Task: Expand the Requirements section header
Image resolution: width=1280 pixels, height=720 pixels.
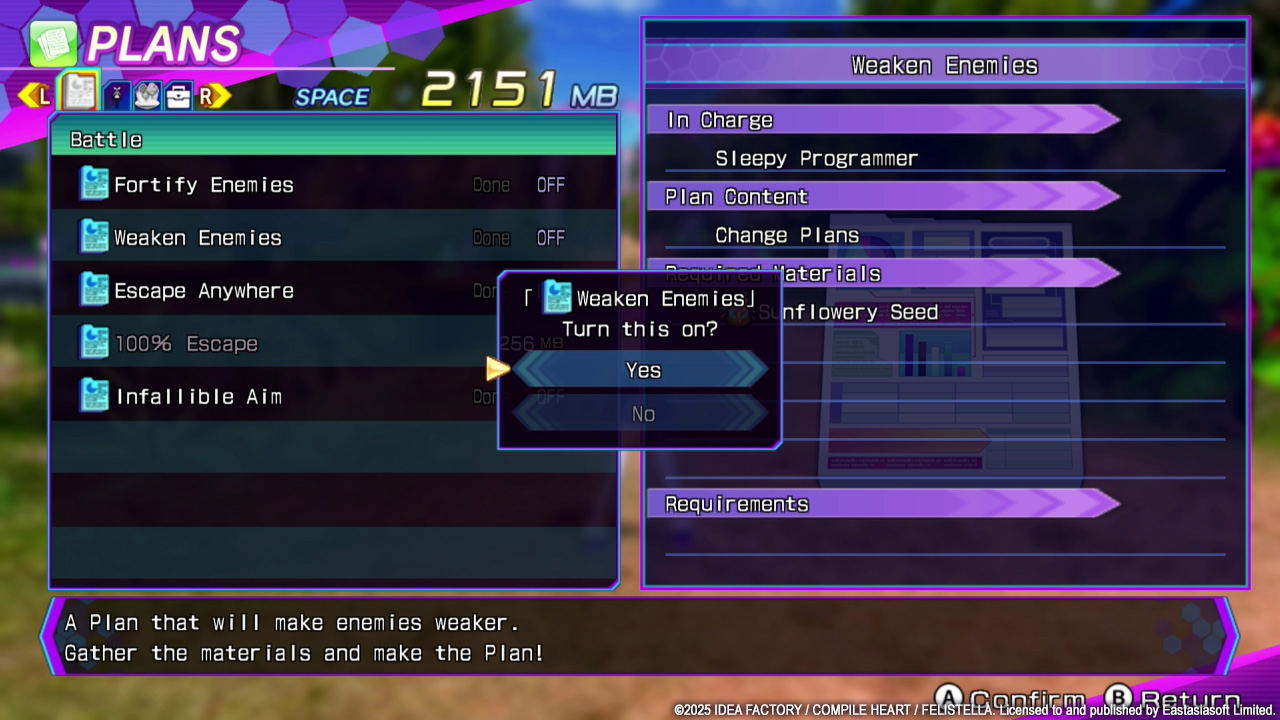Action: [737, 504]
